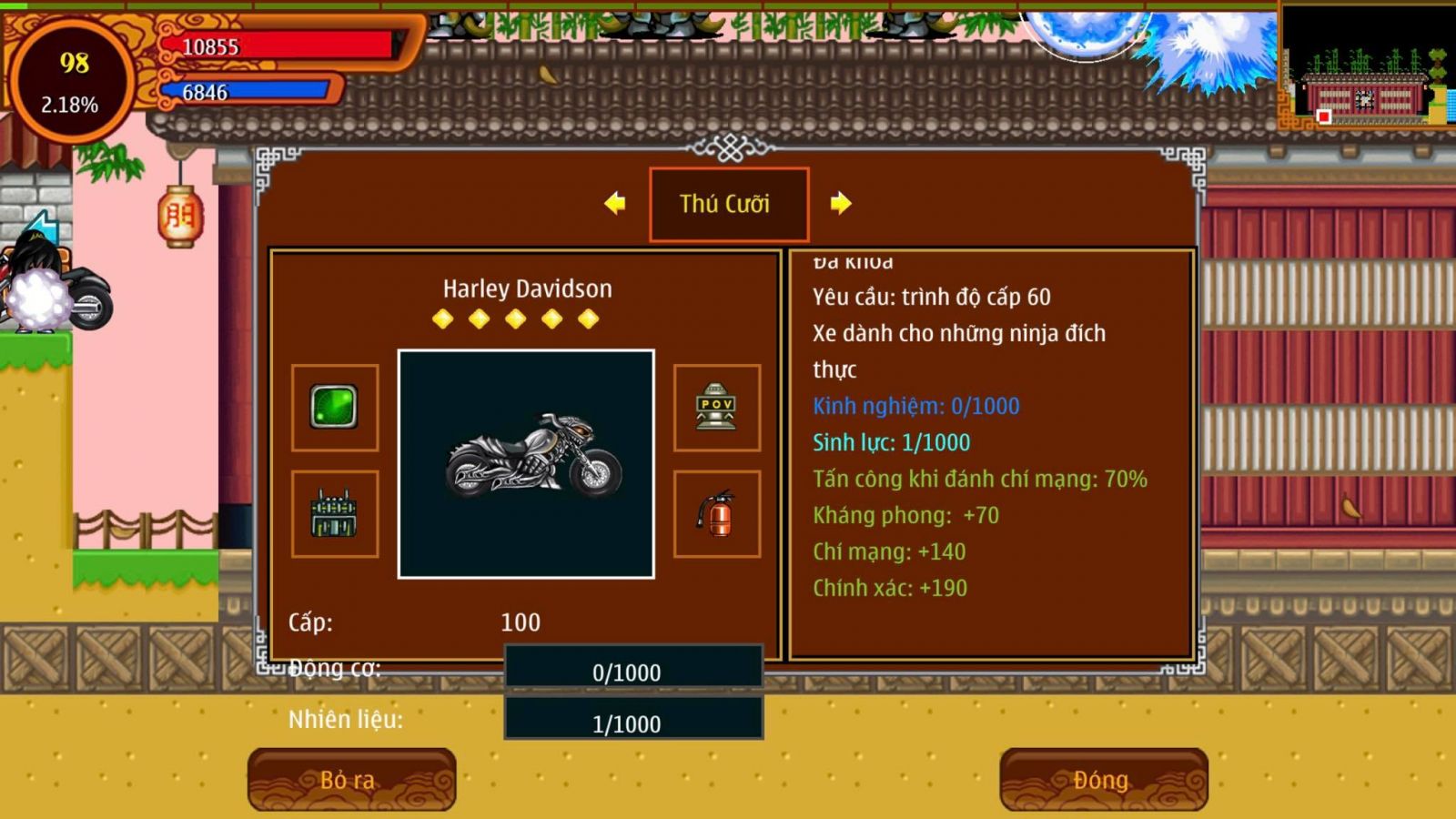Click the left yellow arrow beside Thú Cưỡi
Image resolution: width=1456 pixels, height=819 pixels.
(x=615, y=203)
